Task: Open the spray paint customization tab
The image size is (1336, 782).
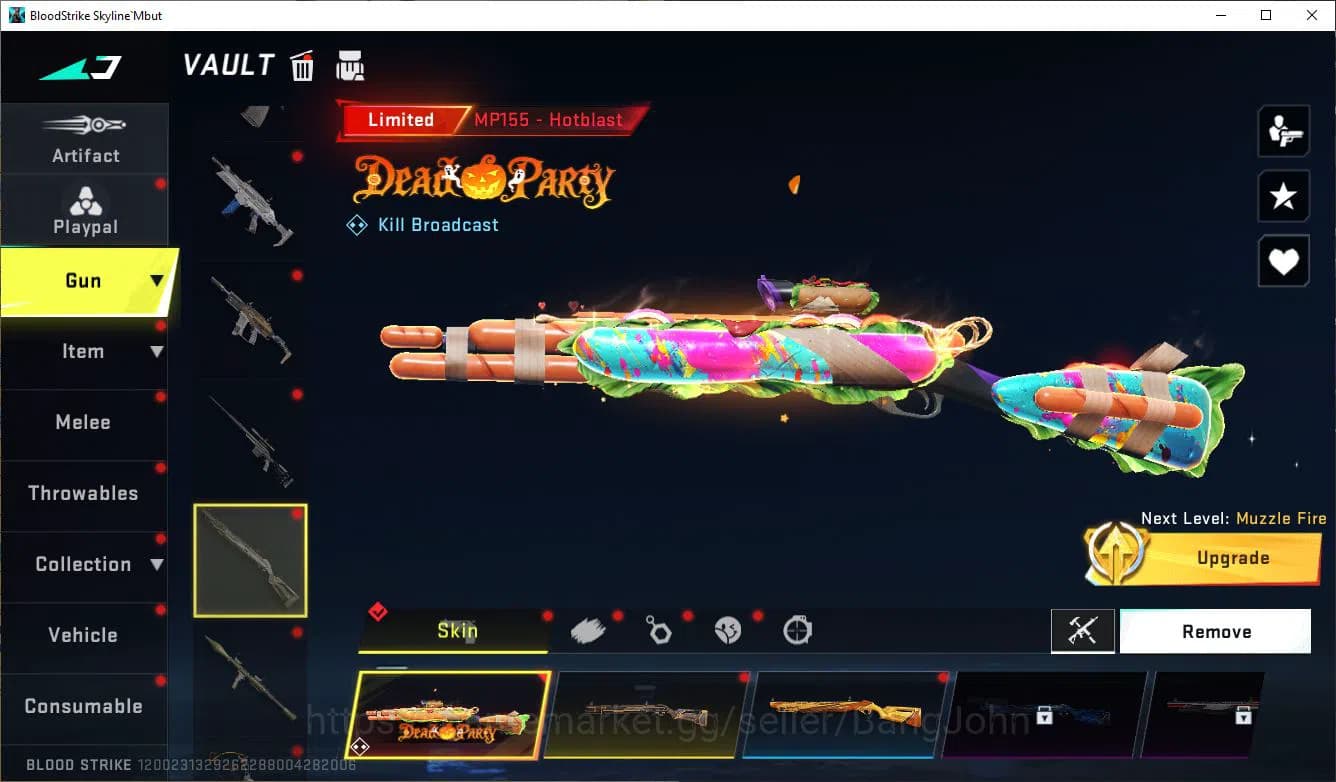Action: point(588,630)
